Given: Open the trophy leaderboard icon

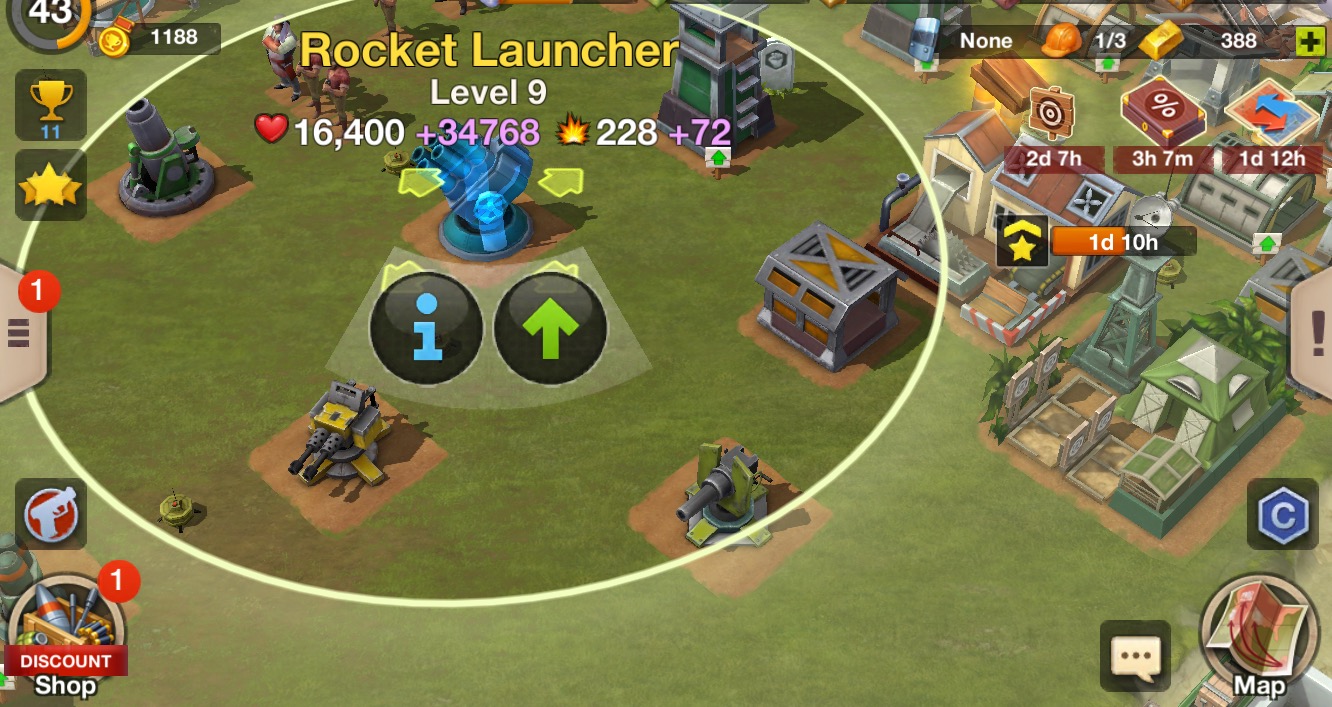Looking at the screenshot, I should 50,104.
